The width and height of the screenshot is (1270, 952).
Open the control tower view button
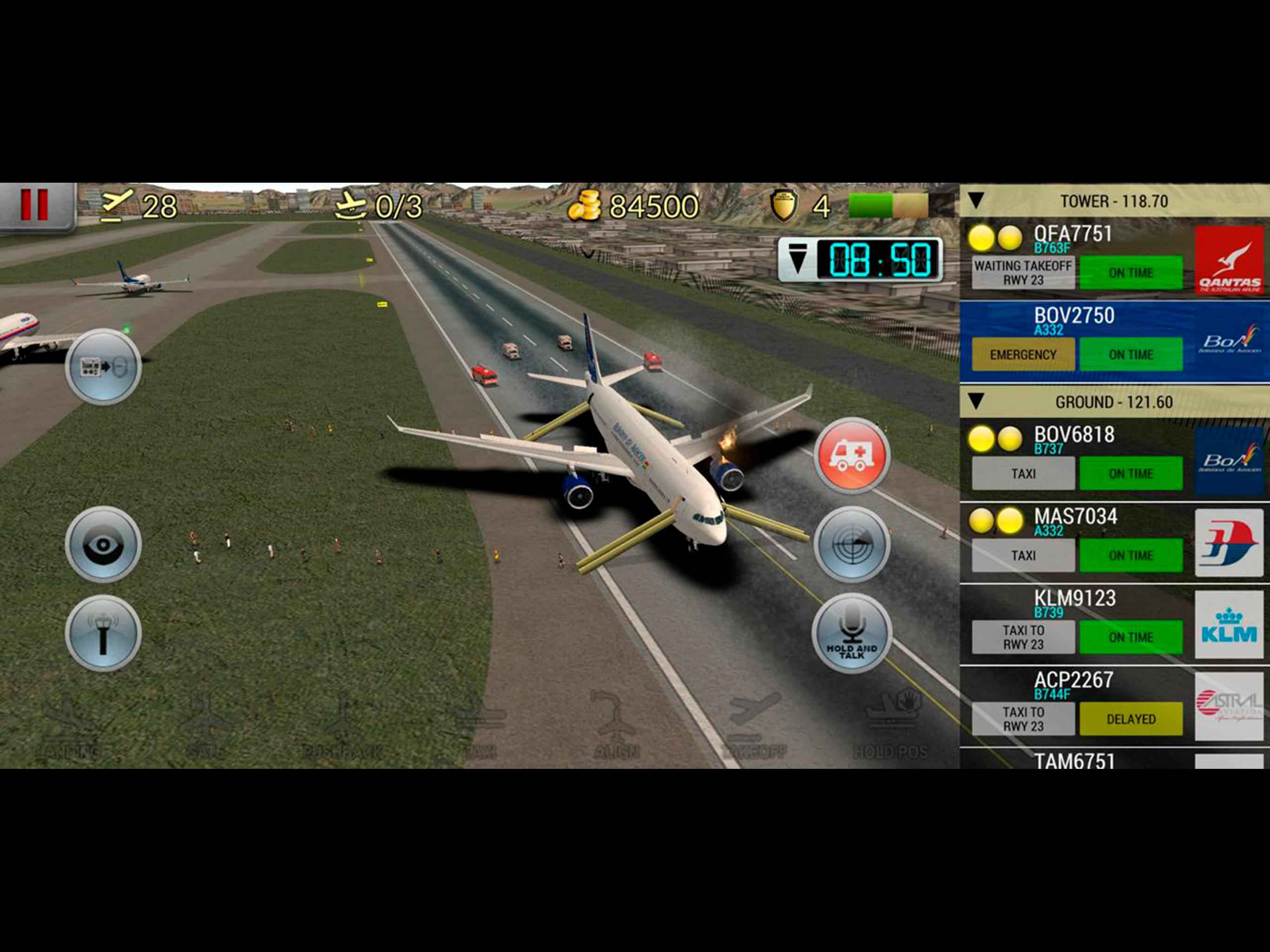click(103, 632)
